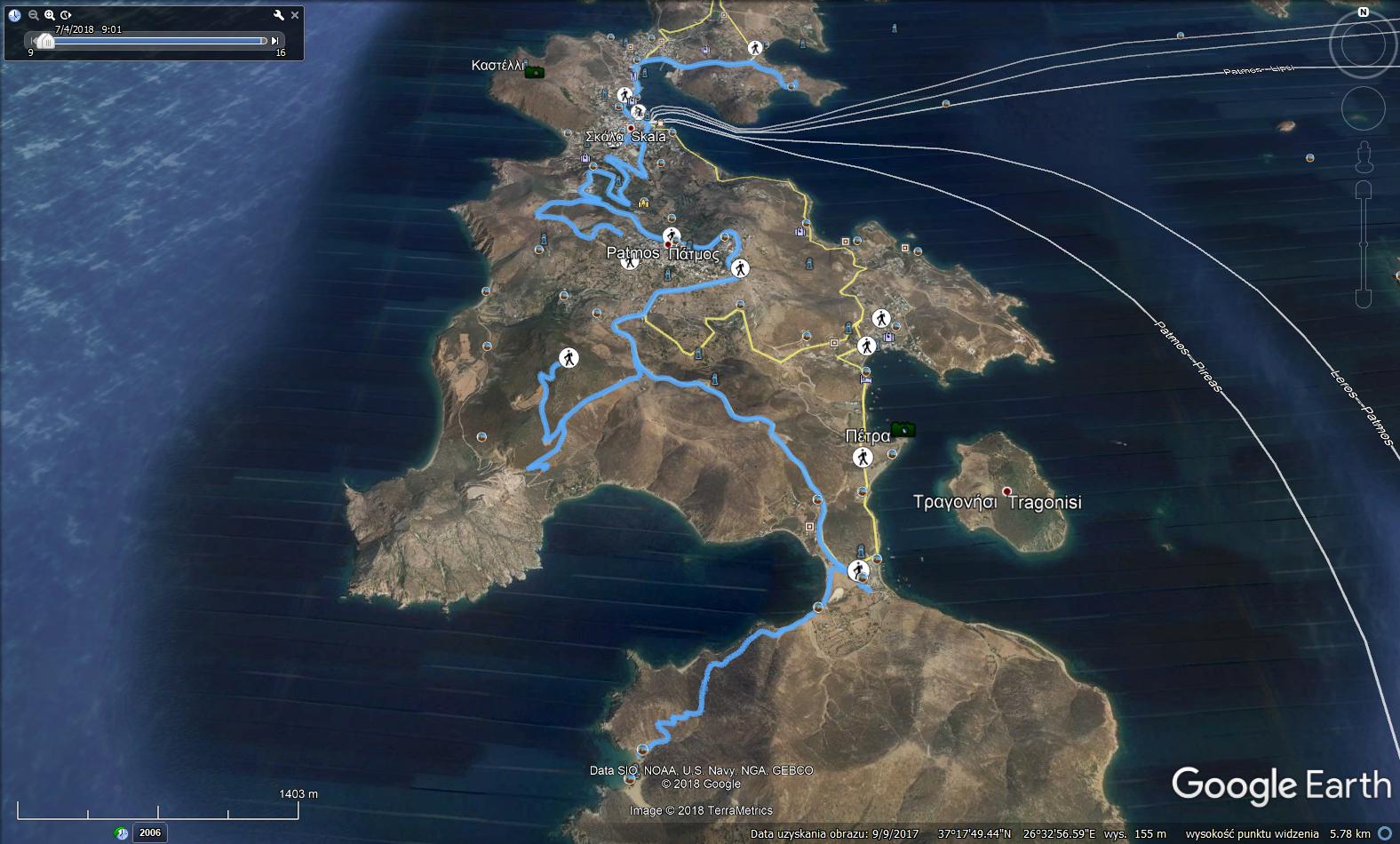Zoom out the time slider range
The image size is (1400, 844).
[x=34, y=15]
